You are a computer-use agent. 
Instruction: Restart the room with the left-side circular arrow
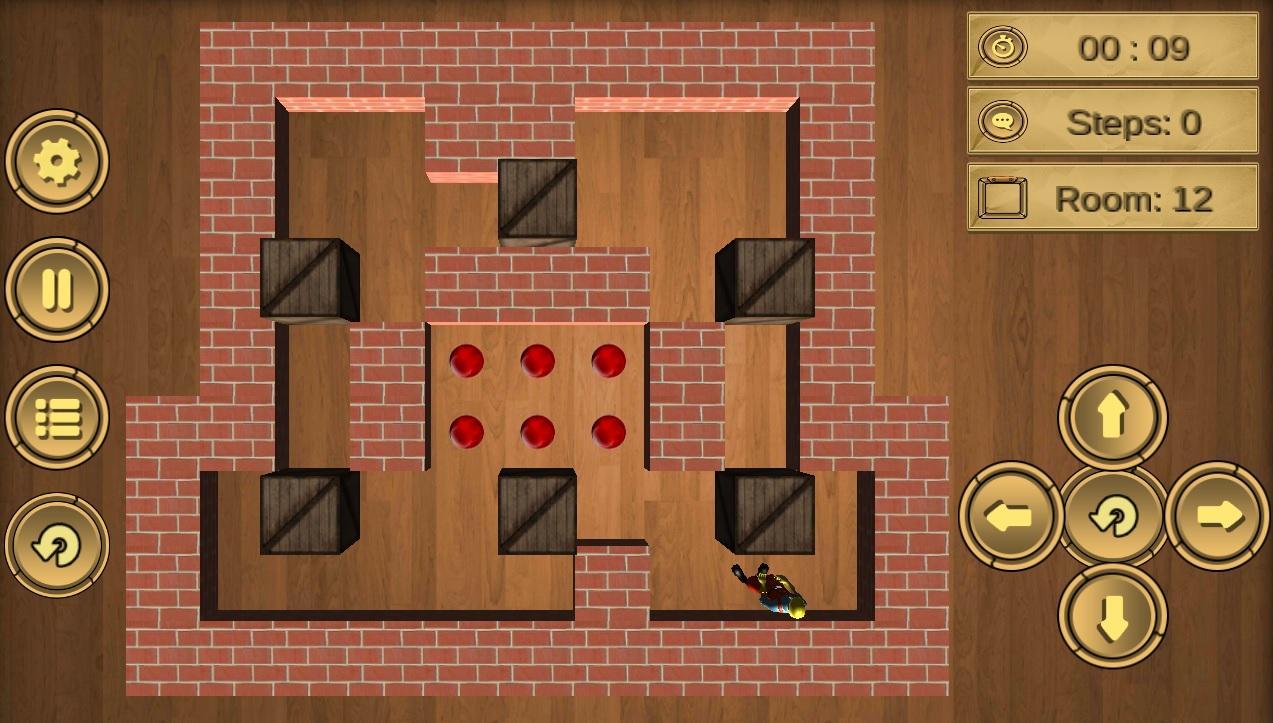(57, 546)
